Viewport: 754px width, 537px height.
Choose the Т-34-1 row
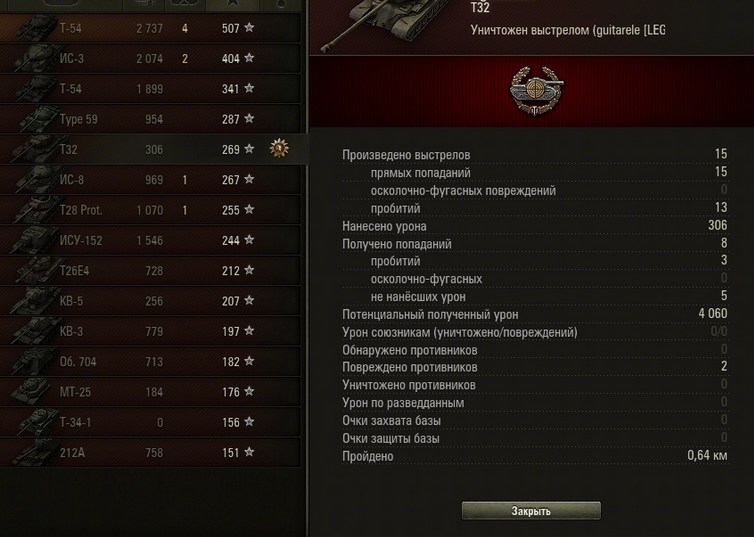point(150,422)
